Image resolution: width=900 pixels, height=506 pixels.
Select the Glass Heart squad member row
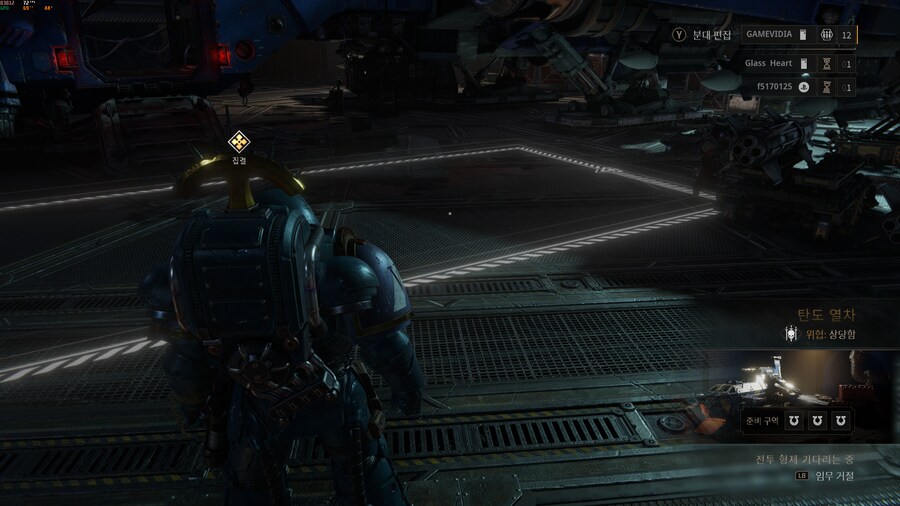pyautogui.click(x=798, y=64)
